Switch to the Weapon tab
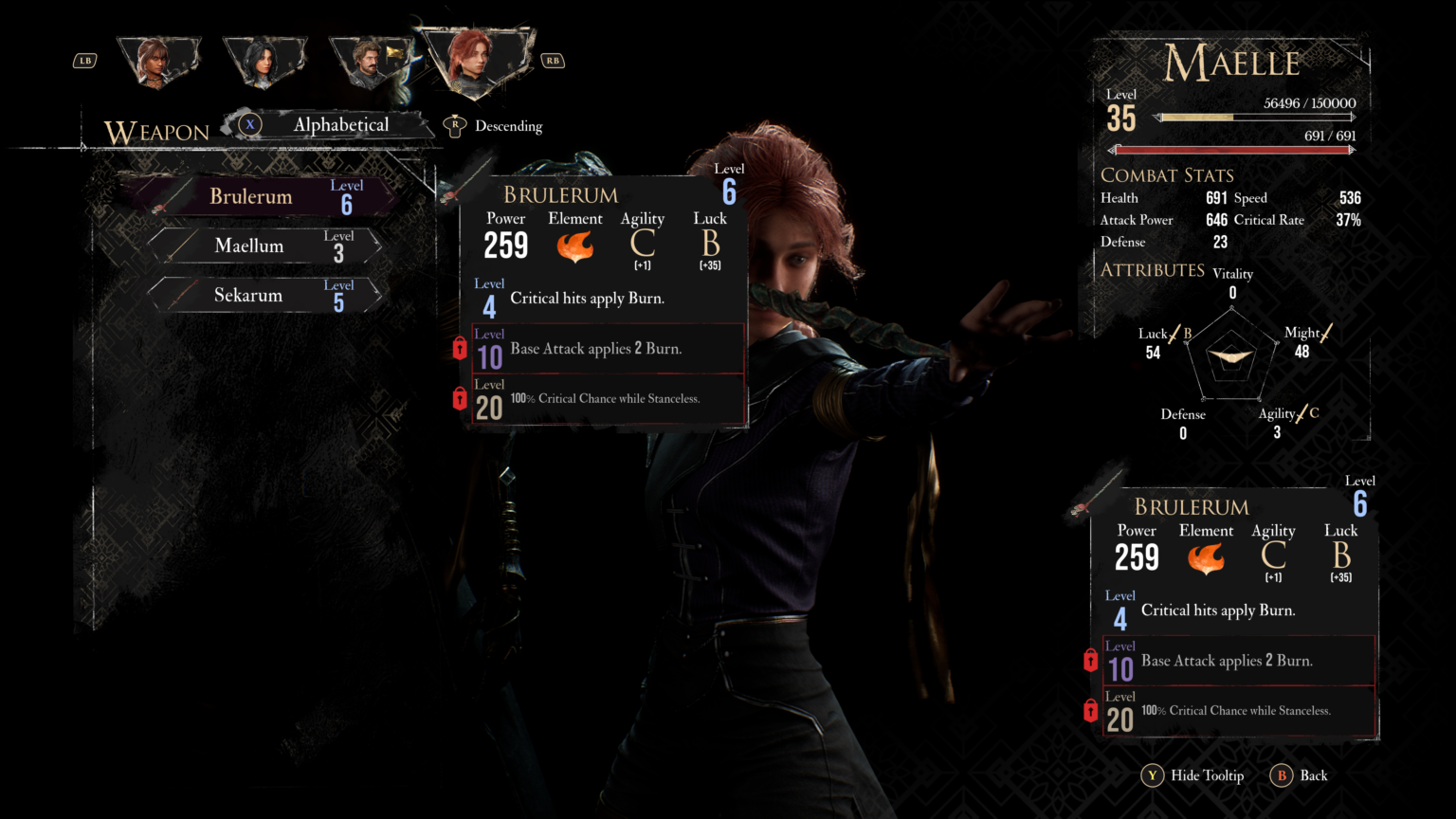 tap(158, 132)
